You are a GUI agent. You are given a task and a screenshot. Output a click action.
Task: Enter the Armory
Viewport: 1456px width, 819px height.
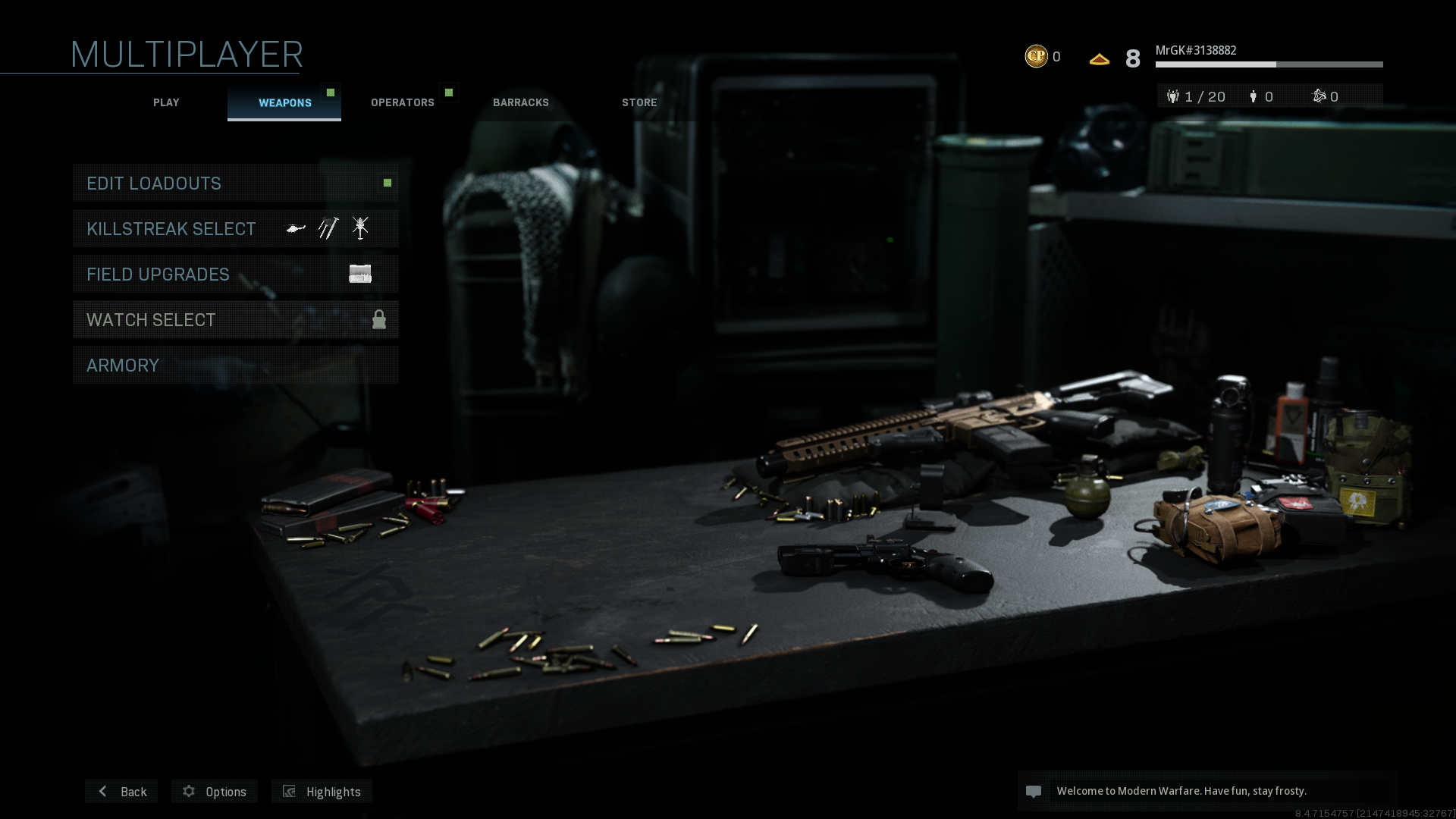(x=235, y=366)
